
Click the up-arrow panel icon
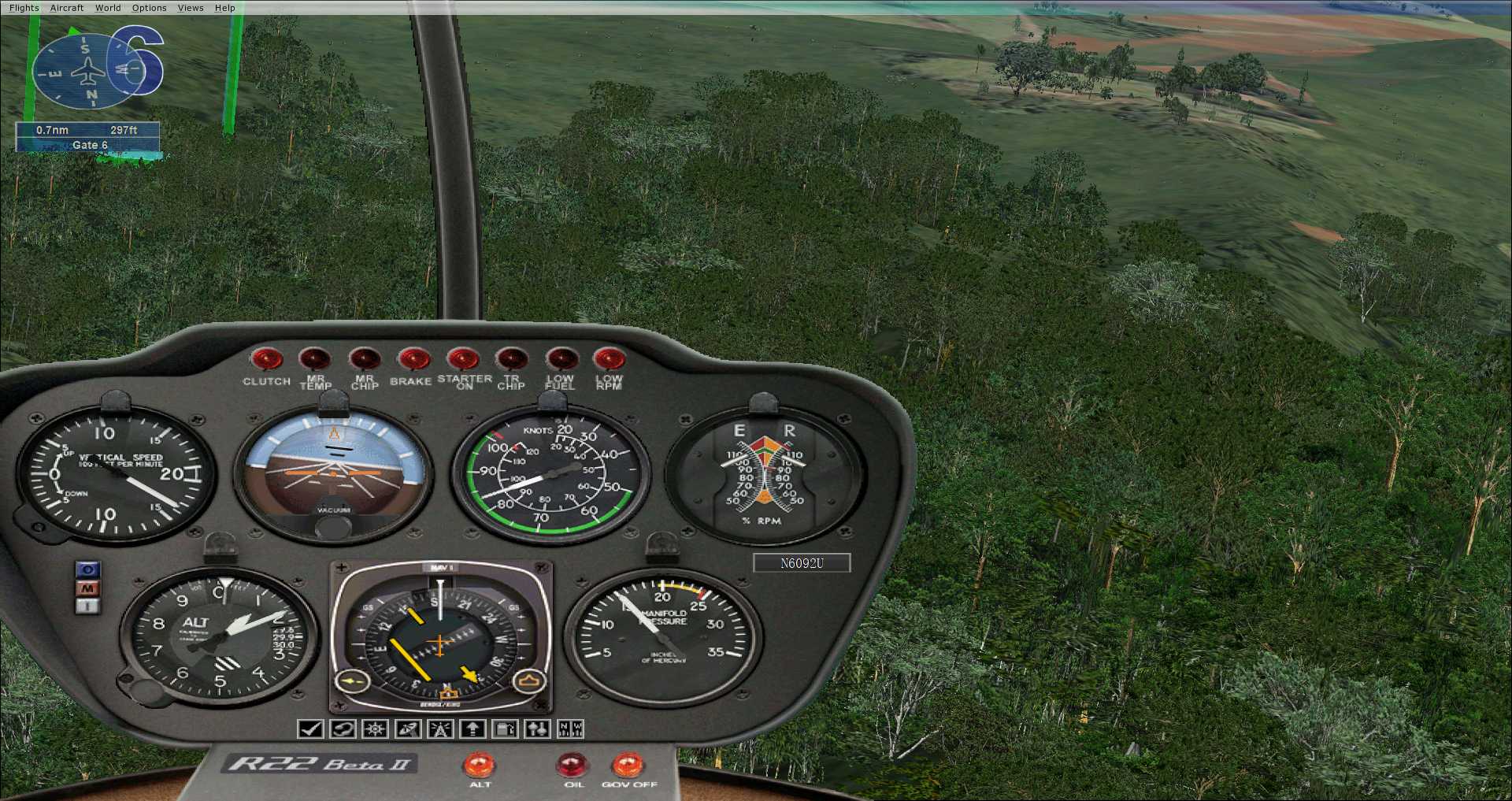[472, 729]
